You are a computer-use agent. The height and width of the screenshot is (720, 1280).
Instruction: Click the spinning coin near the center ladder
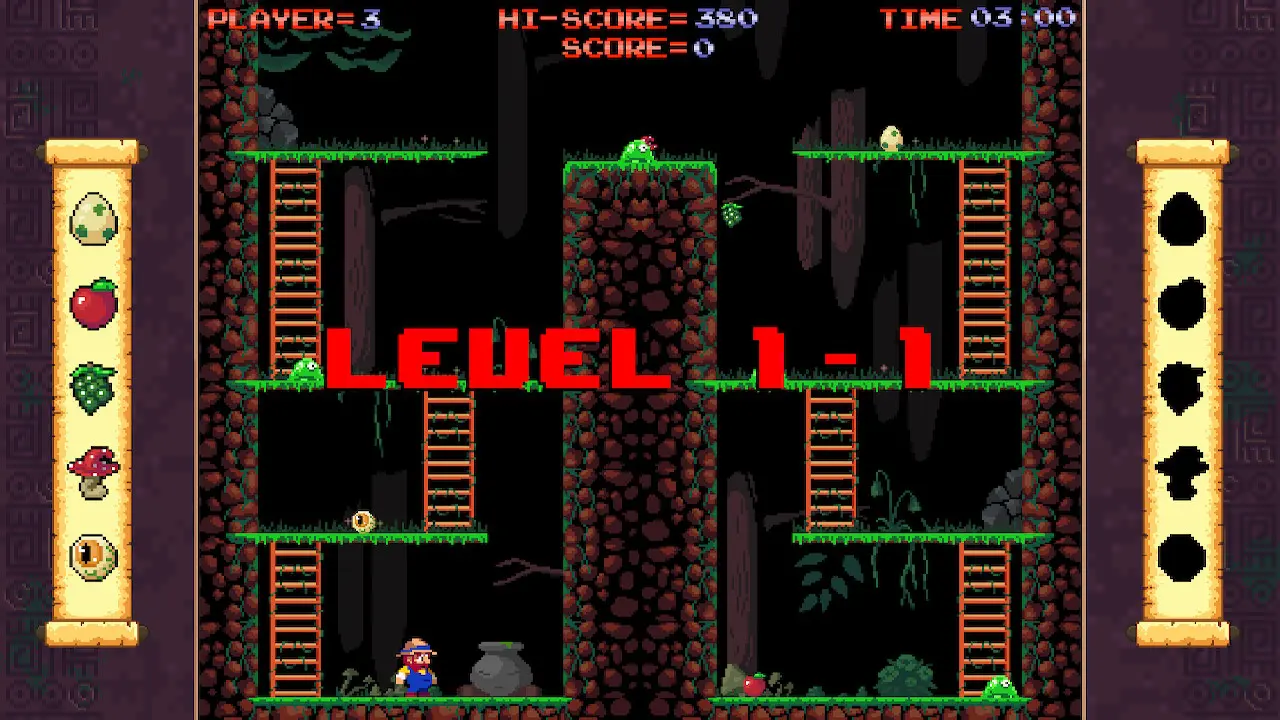coord(362,520)
